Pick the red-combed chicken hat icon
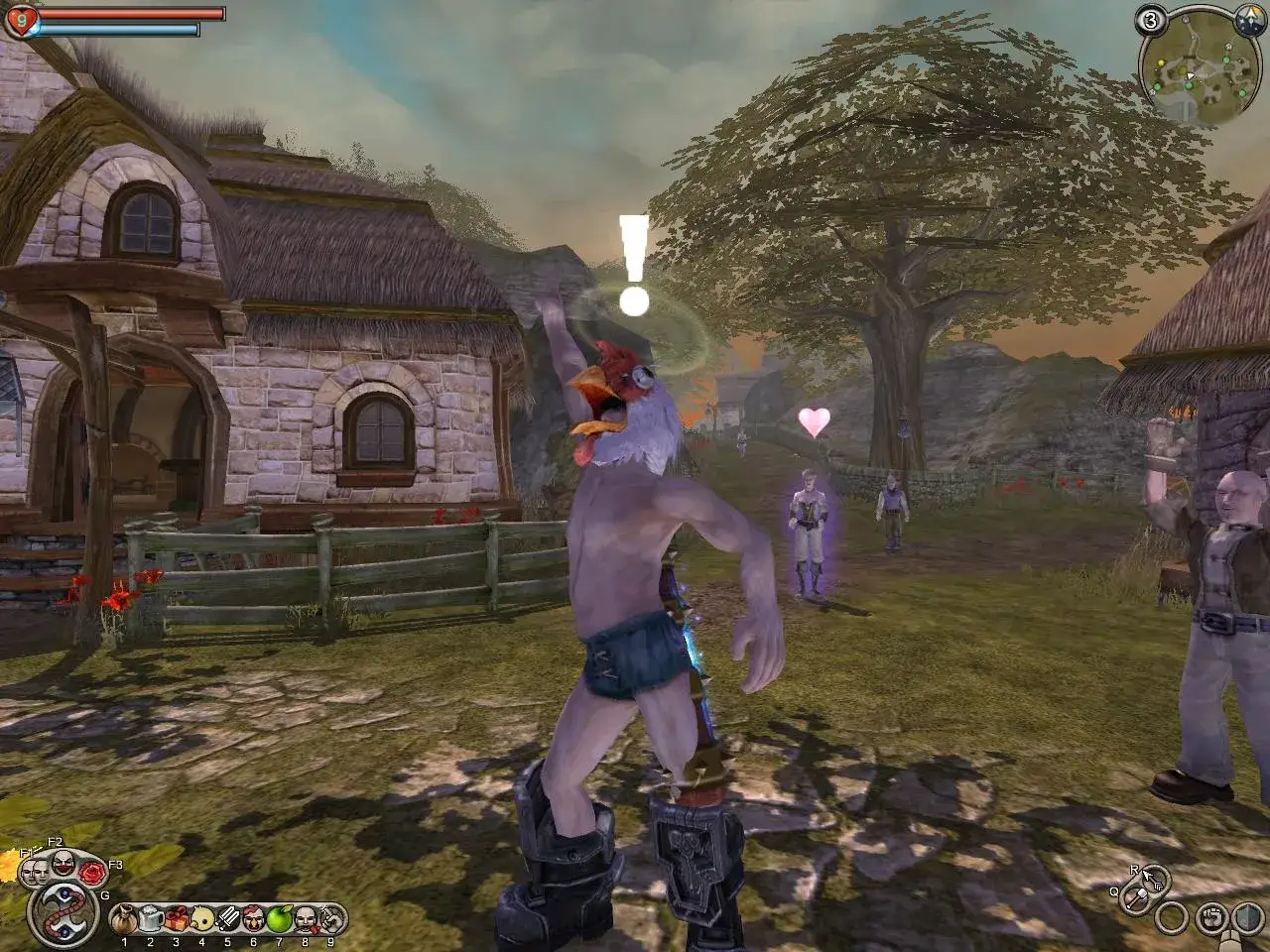1270x952 pixels. coord(253,919)
